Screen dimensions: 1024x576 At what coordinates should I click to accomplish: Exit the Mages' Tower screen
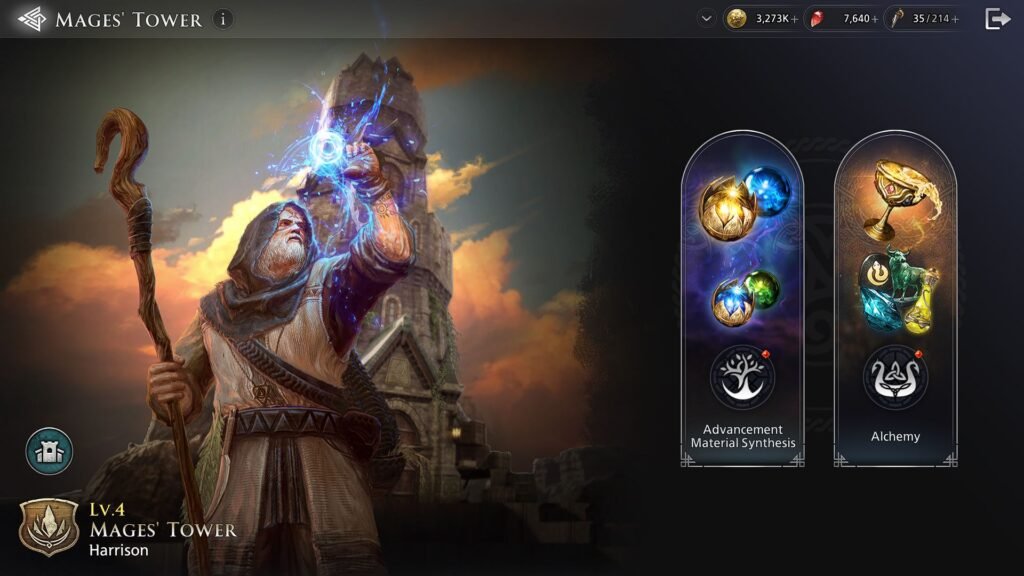coord(998,19)
